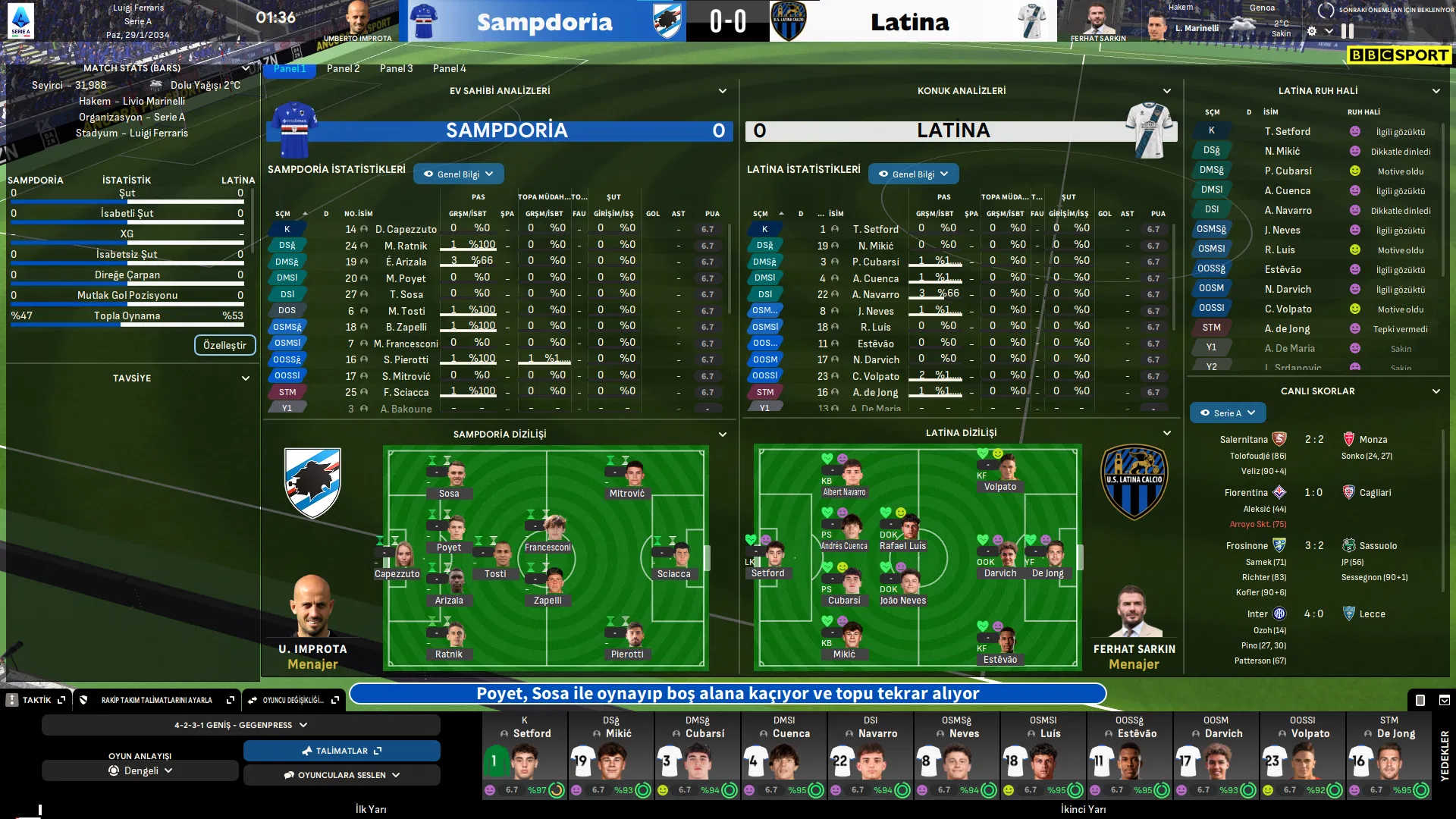
Task: Switch to the Panel 2 tab
Action: pos(343,68)
